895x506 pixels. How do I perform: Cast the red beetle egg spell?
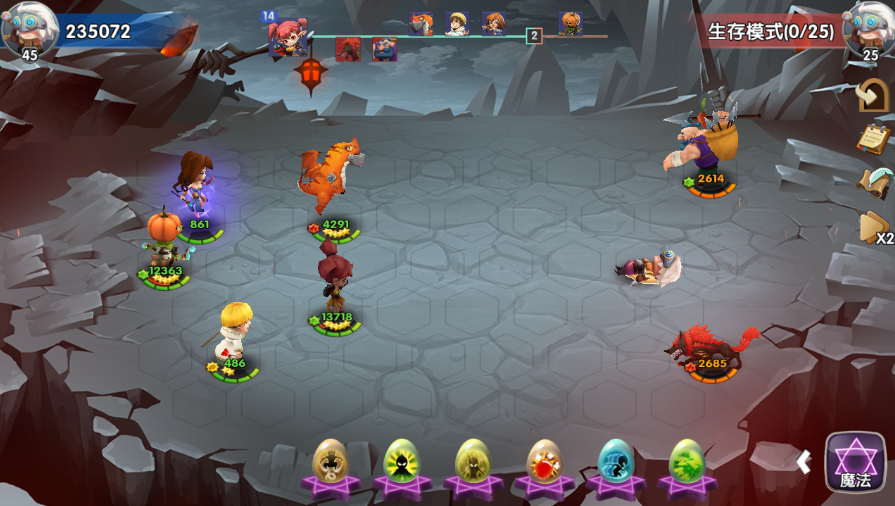544,464
